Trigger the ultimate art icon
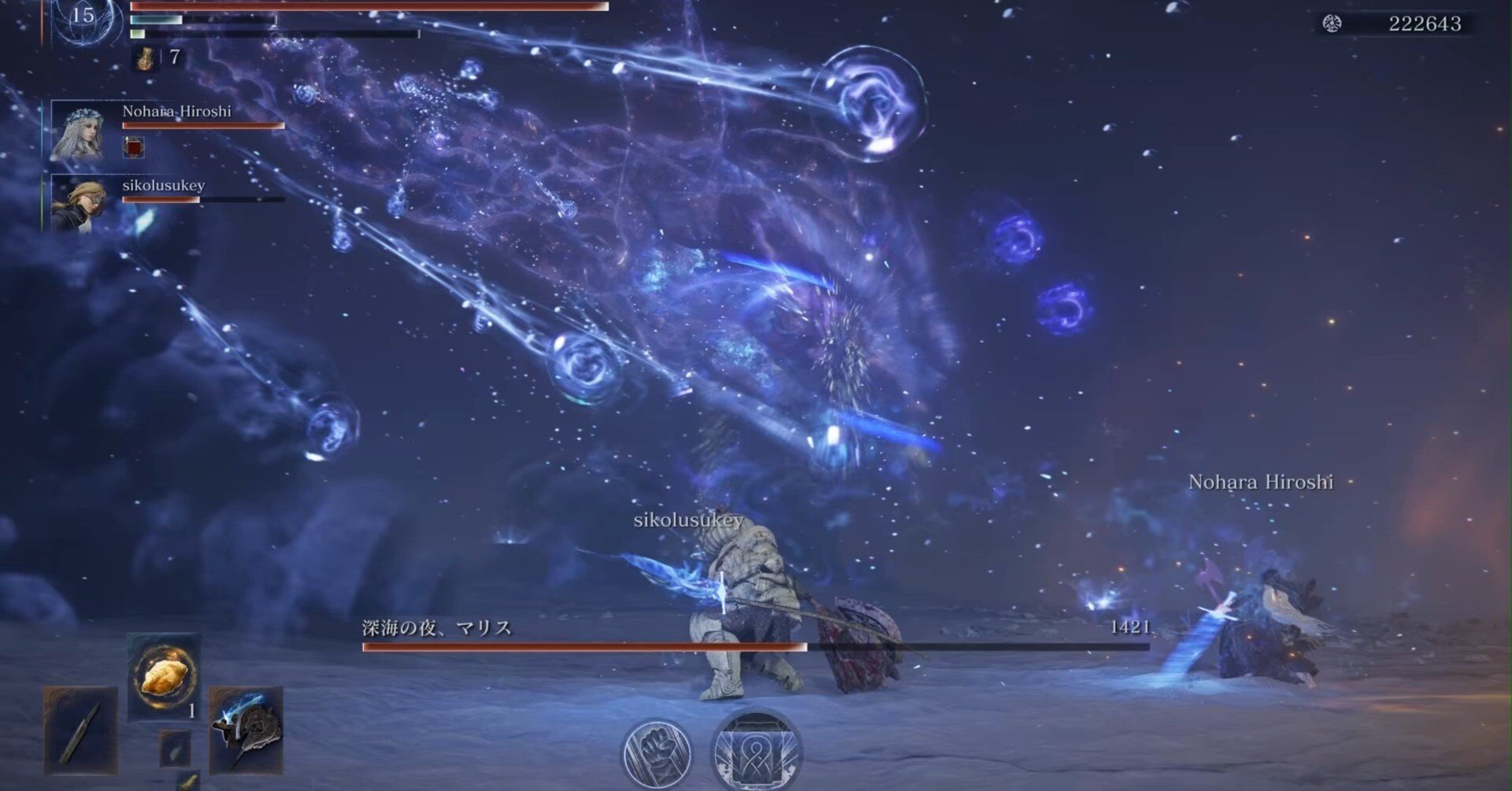This screenshot has width=1512, height=791. (x=756, y=752)
